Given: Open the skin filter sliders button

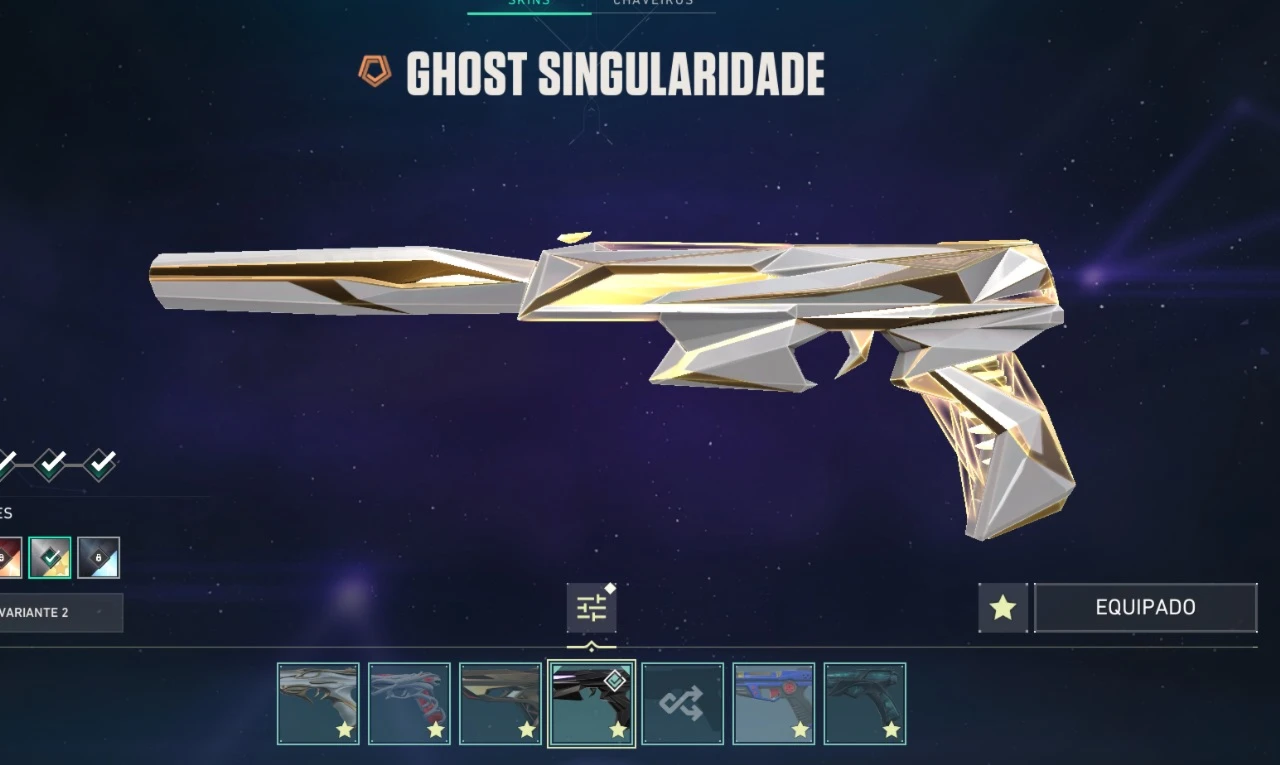Looking at the screenshot, I should point(591,608).
